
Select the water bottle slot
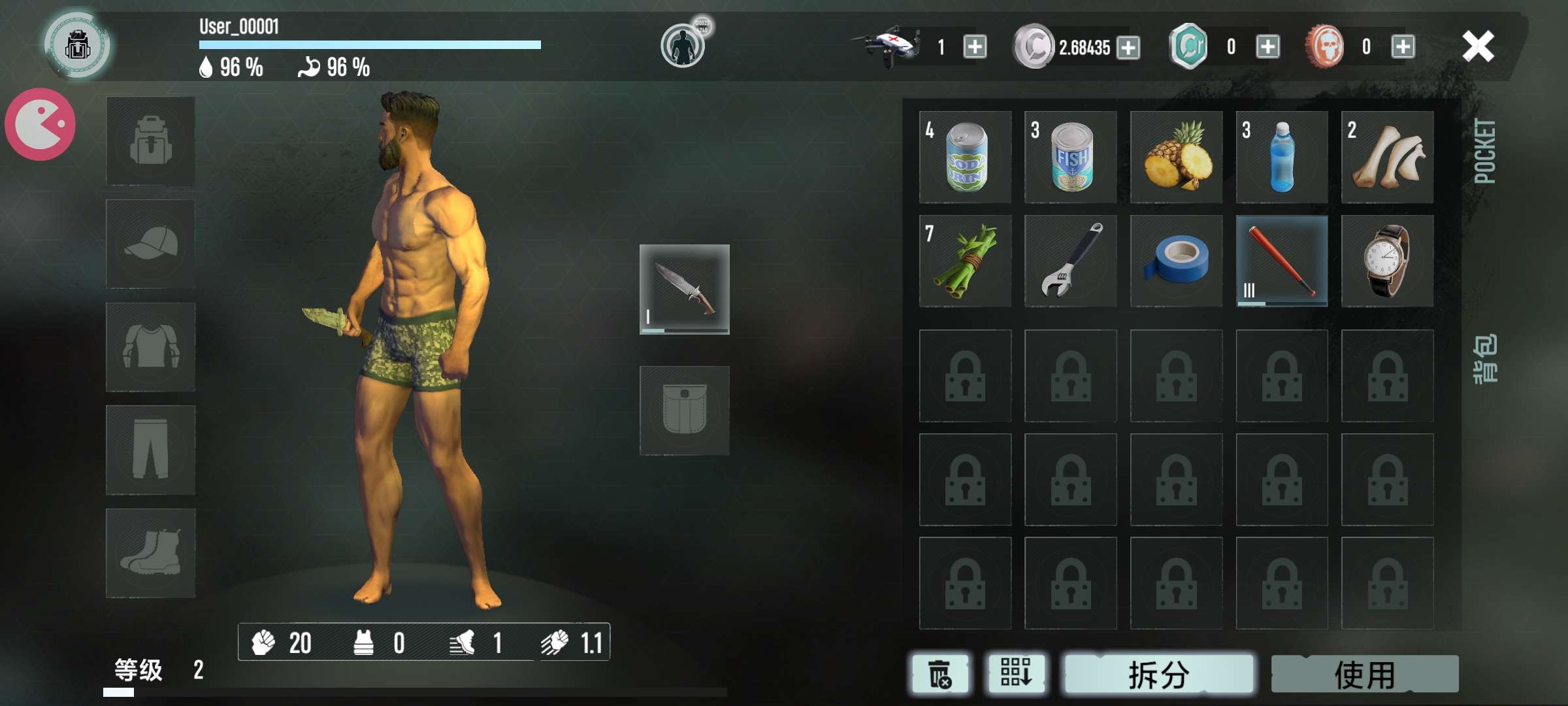point(1282,157)
